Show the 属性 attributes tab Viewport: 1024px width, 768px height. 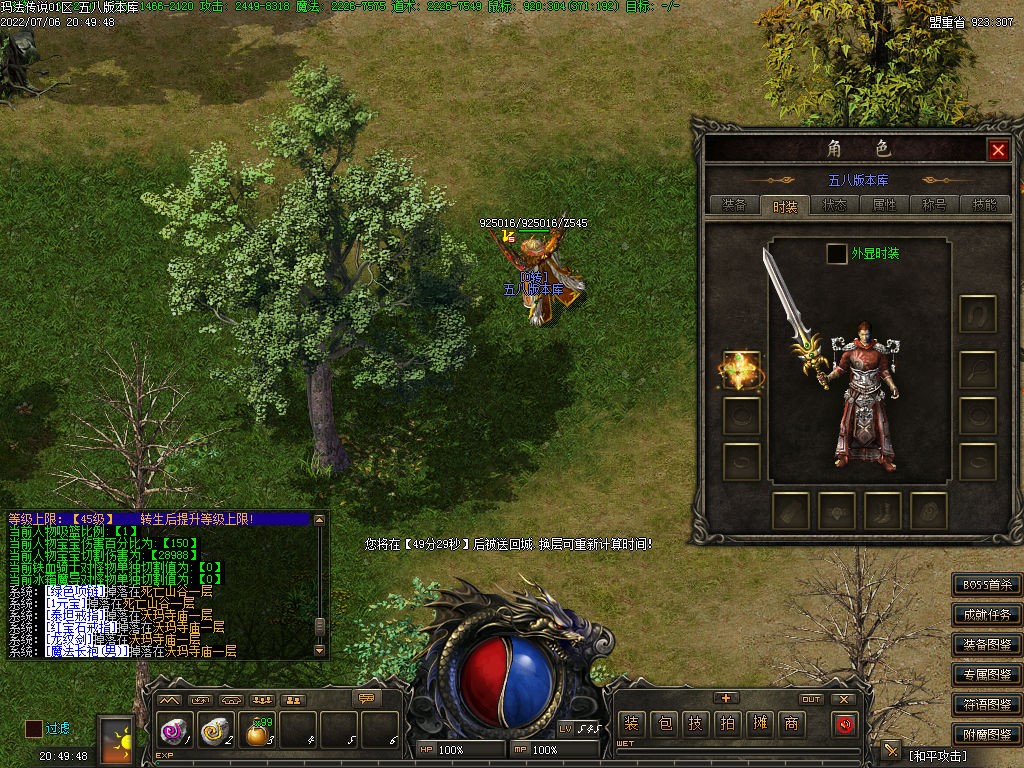(885, 205)
